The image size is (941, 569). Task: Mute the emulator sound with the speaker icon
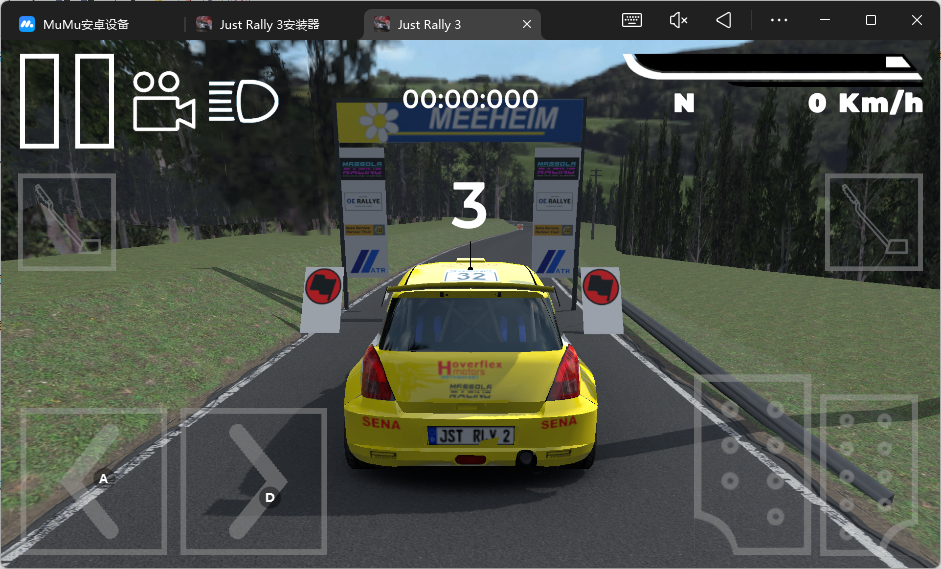[678, 20]
